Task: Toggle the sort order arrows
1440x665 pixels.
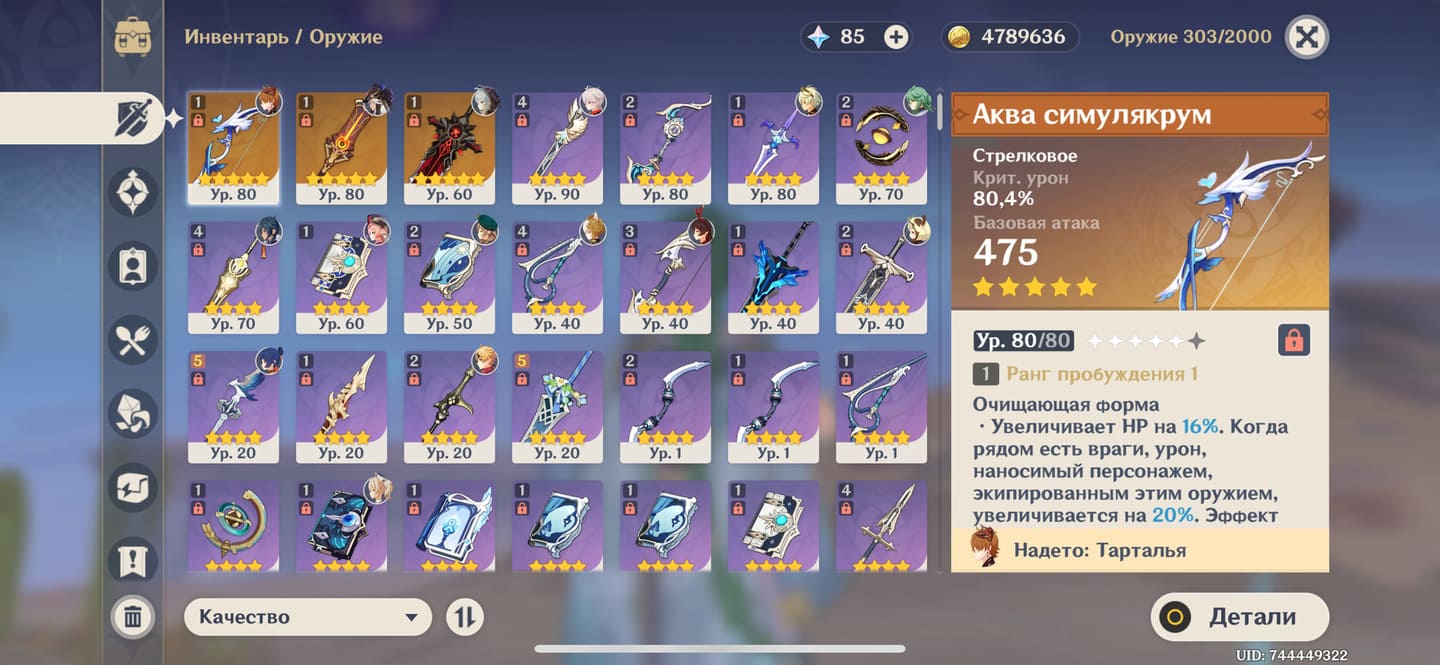Action: pyautogui.click(x=464, y=617)
